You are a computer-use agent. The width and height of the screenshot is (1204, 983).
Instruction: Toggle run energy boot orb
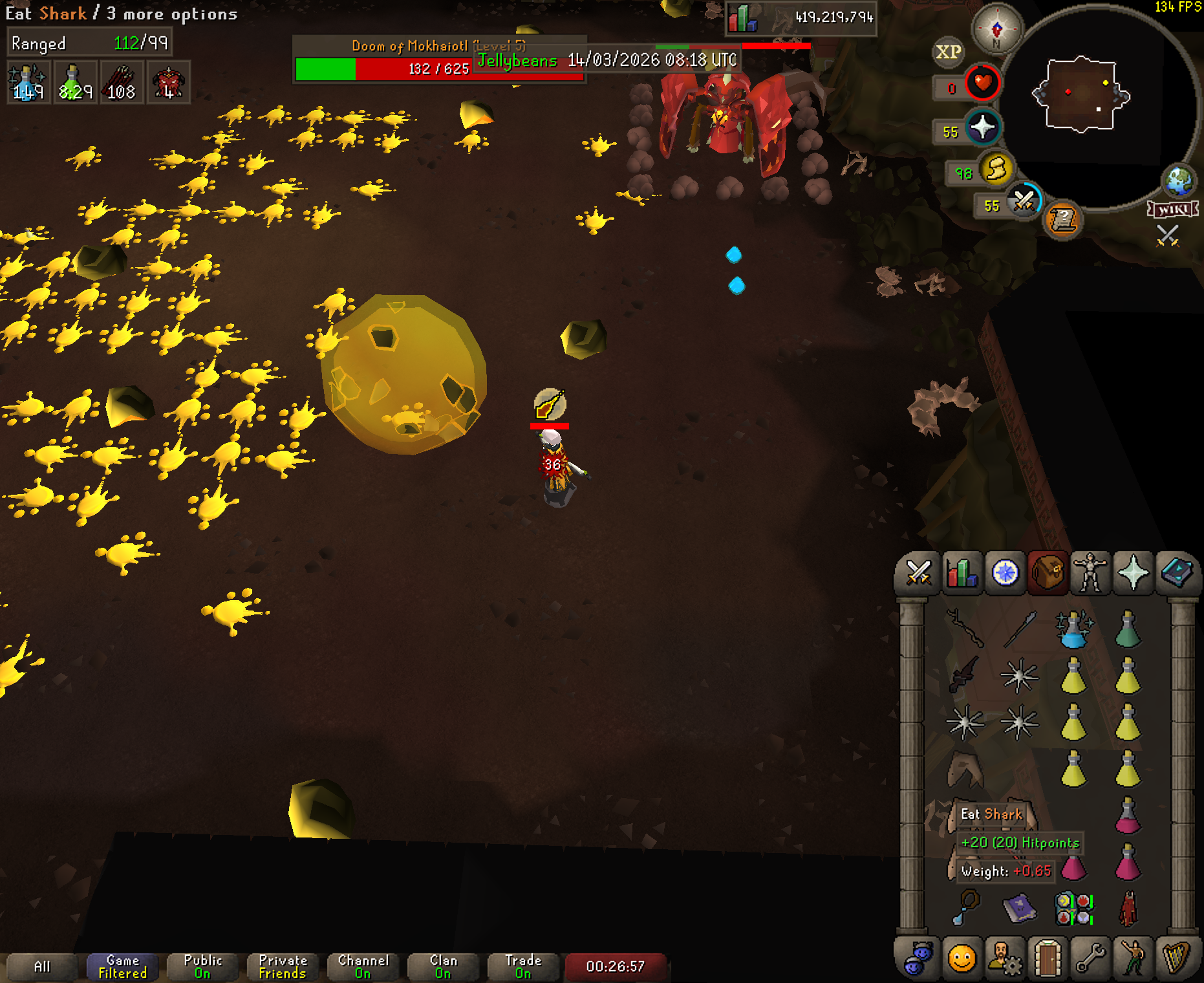click(996, 169)
